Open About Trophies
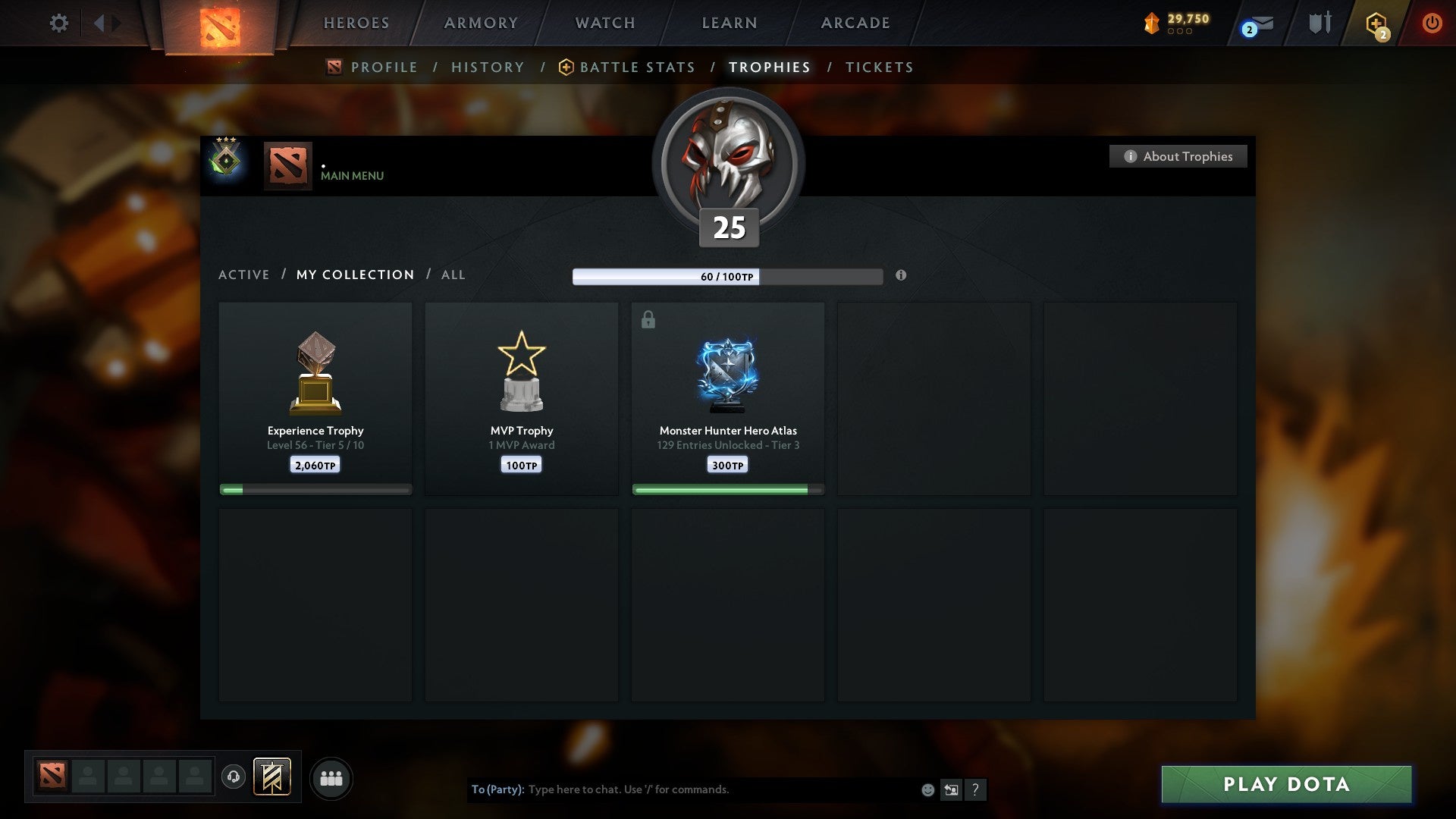This screenshot has height=819, width=1456. (x=1178, y=156)
